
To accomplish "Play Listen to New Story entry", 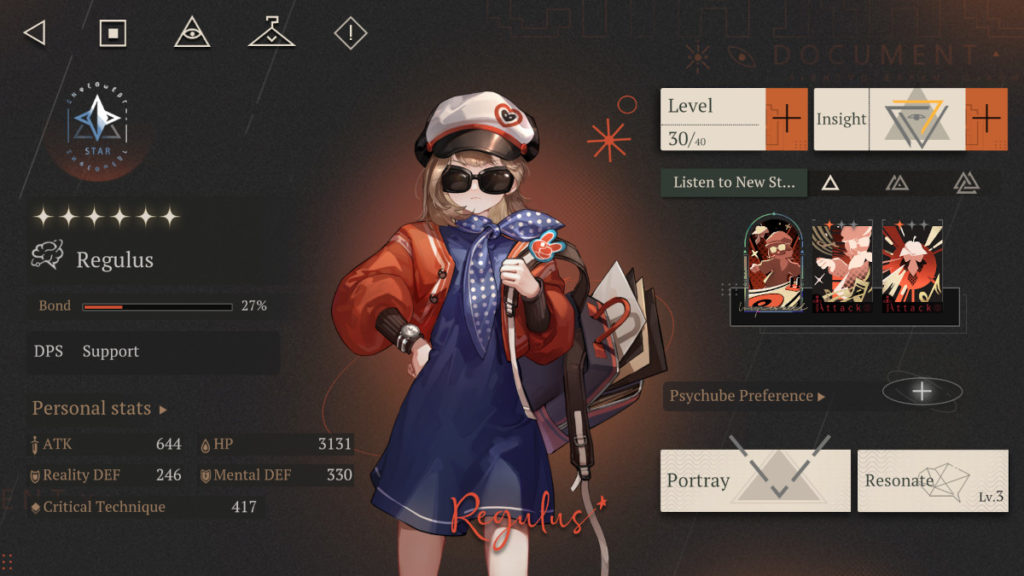I will click(x=734, y=183).
